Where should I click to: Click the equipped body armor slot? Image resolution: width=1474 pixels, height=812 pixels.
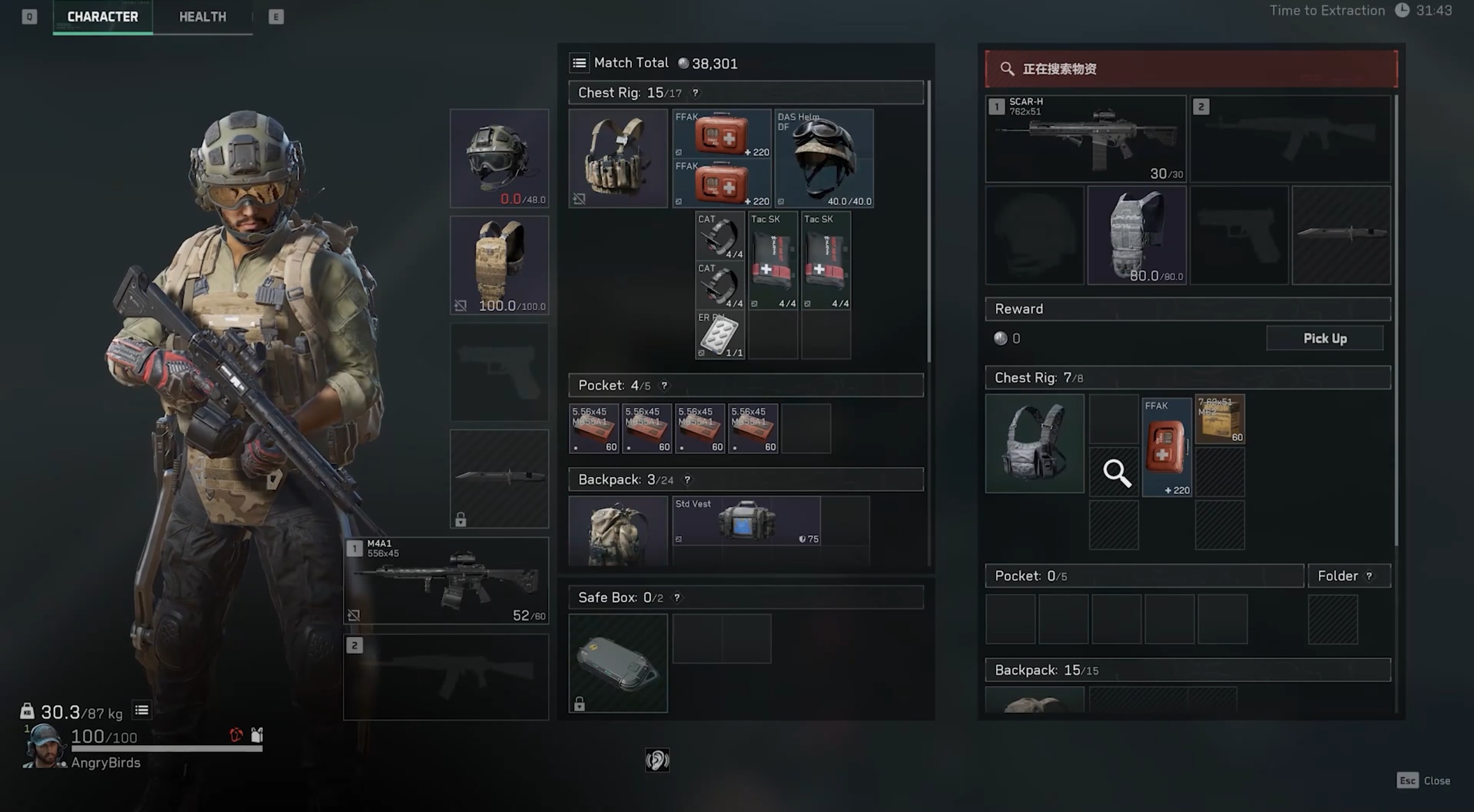pos(499,265)
